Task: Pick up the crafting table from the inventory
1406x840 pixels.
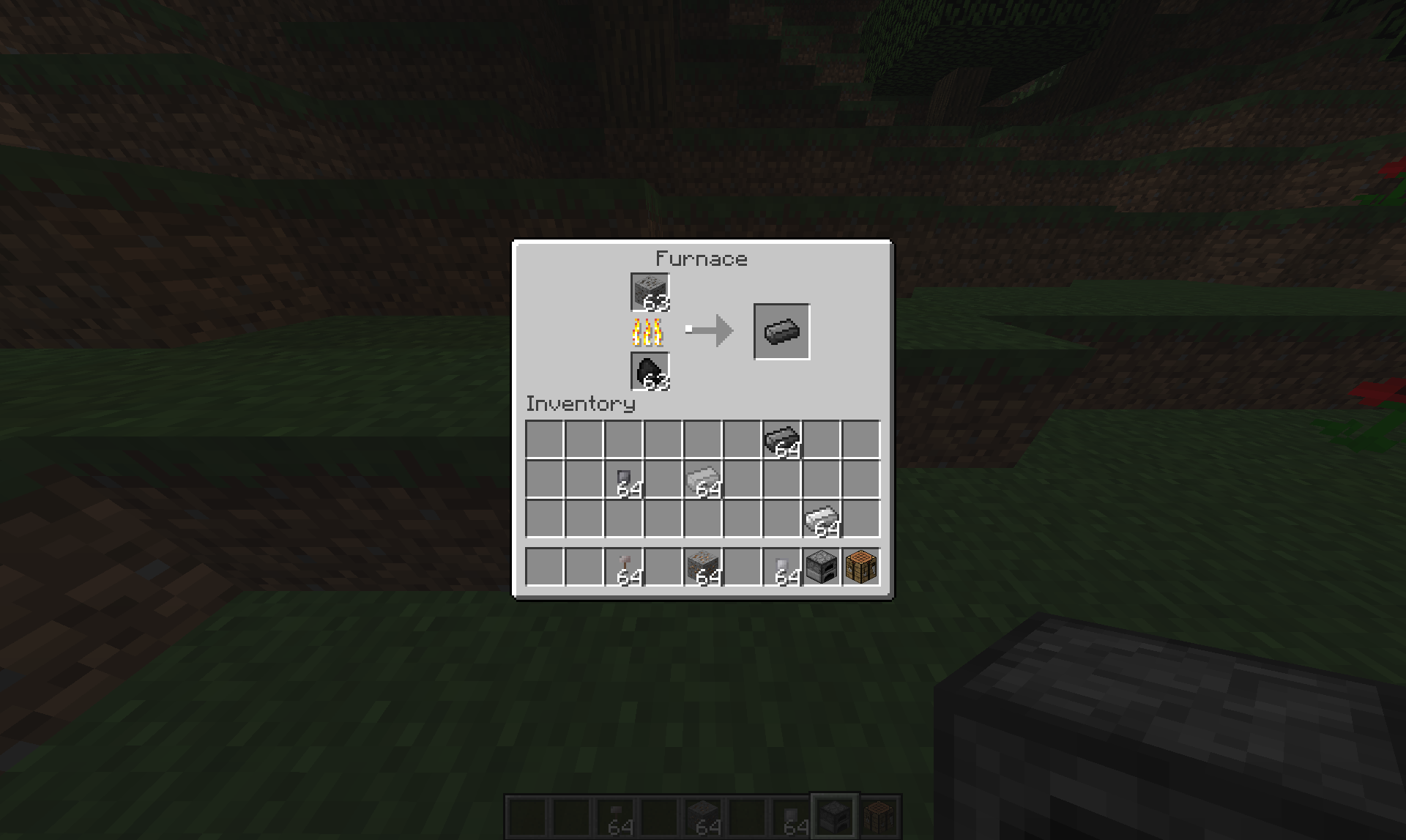Action: [x=861, y=568]
